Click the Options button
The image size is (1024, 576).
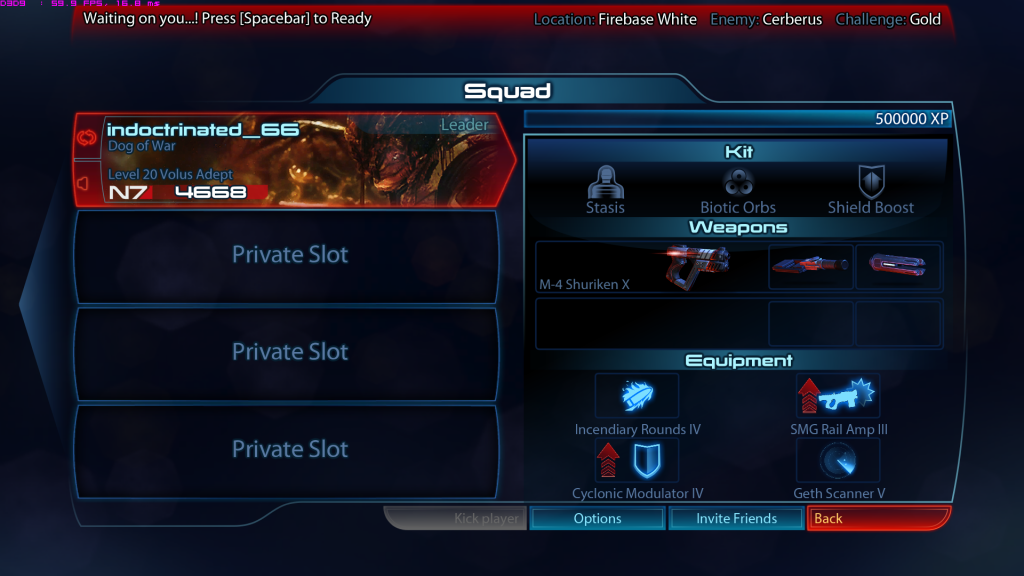pyautogui.click(x=598, y=518)
